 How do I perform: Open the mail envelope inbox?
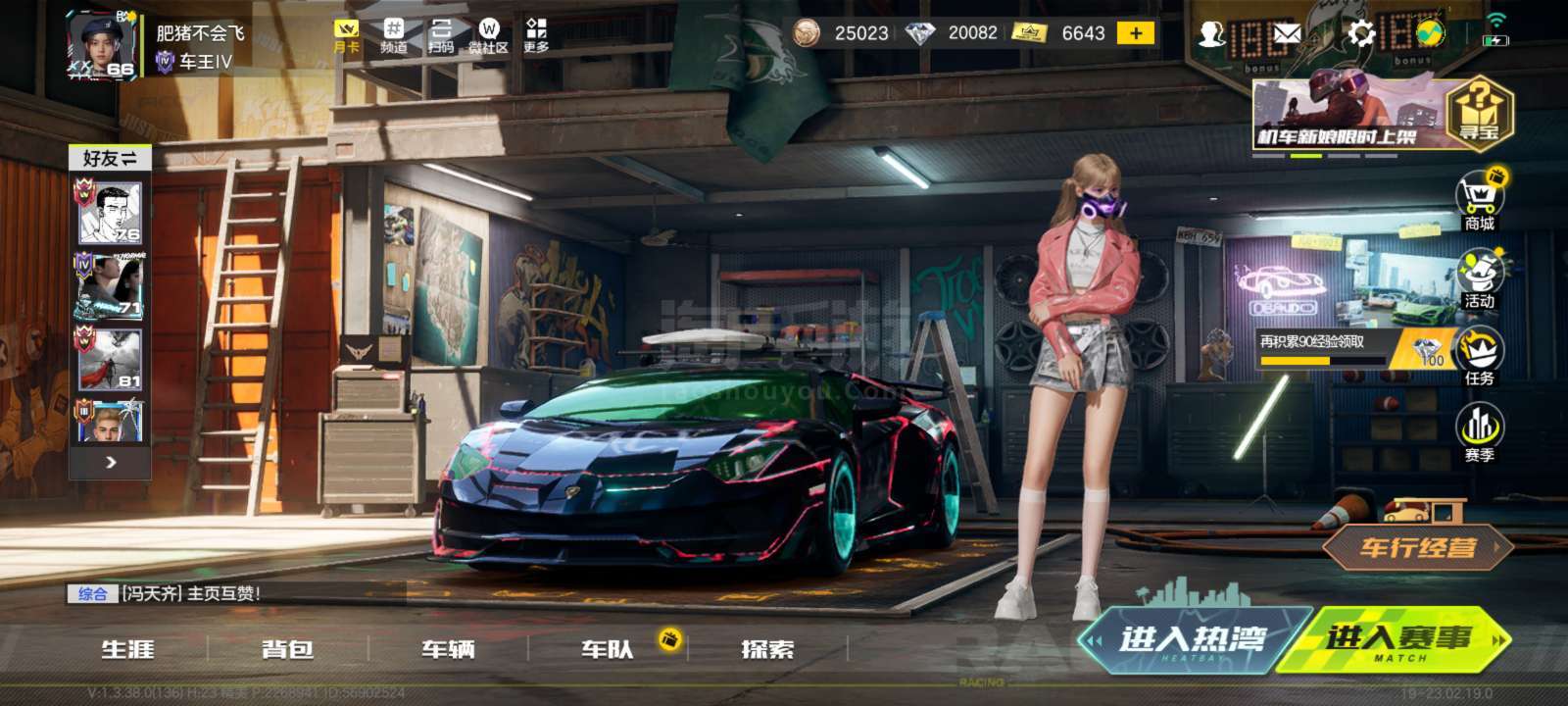click(1286, 35)
